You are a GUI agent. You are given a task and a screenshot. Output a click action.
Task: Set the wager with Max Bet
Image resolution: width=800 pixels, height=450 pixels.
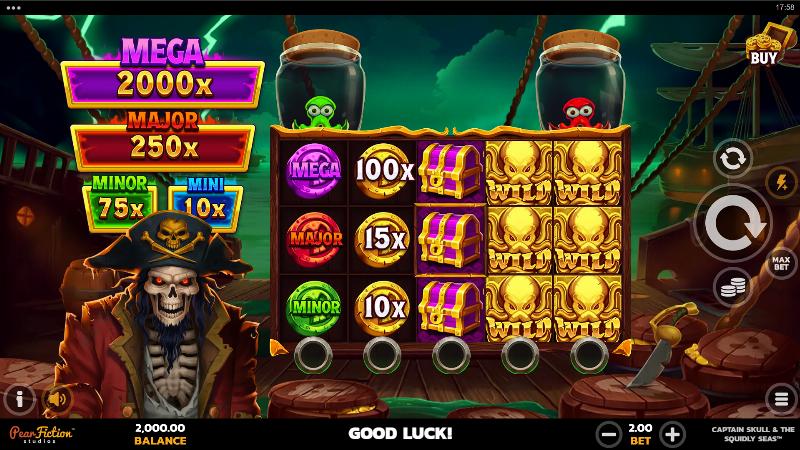tap(781, 263)
